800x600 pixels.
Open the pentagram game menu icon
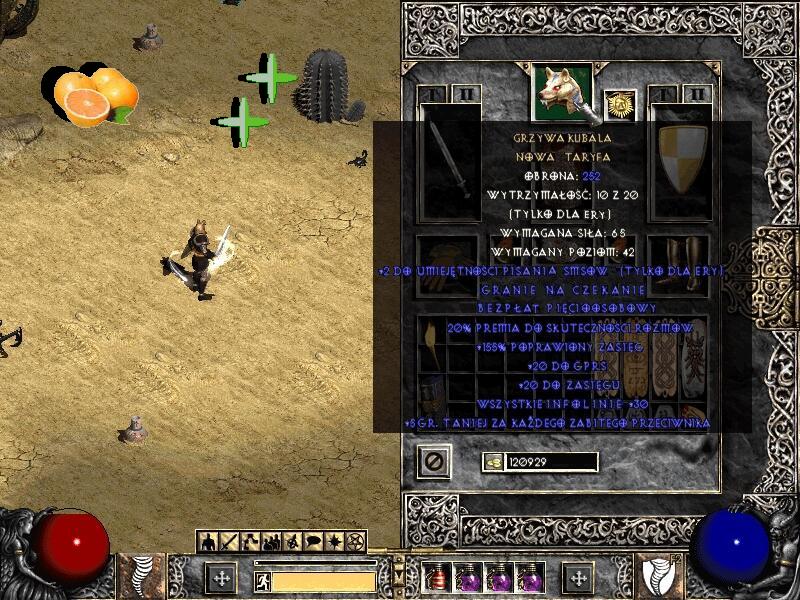tap(356, 543)
